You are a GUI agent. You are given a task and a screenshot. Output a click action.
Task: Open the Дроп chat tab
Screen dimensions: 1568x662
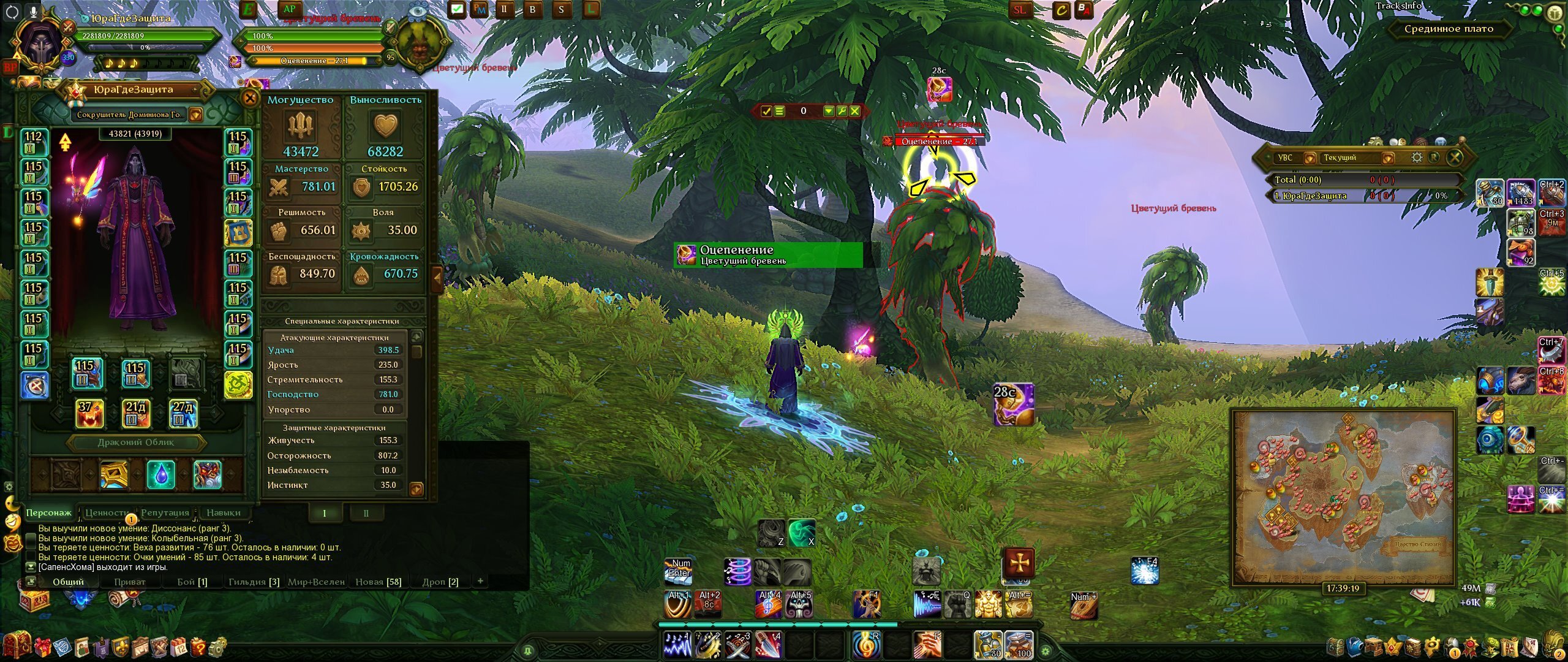coord(440,582)
